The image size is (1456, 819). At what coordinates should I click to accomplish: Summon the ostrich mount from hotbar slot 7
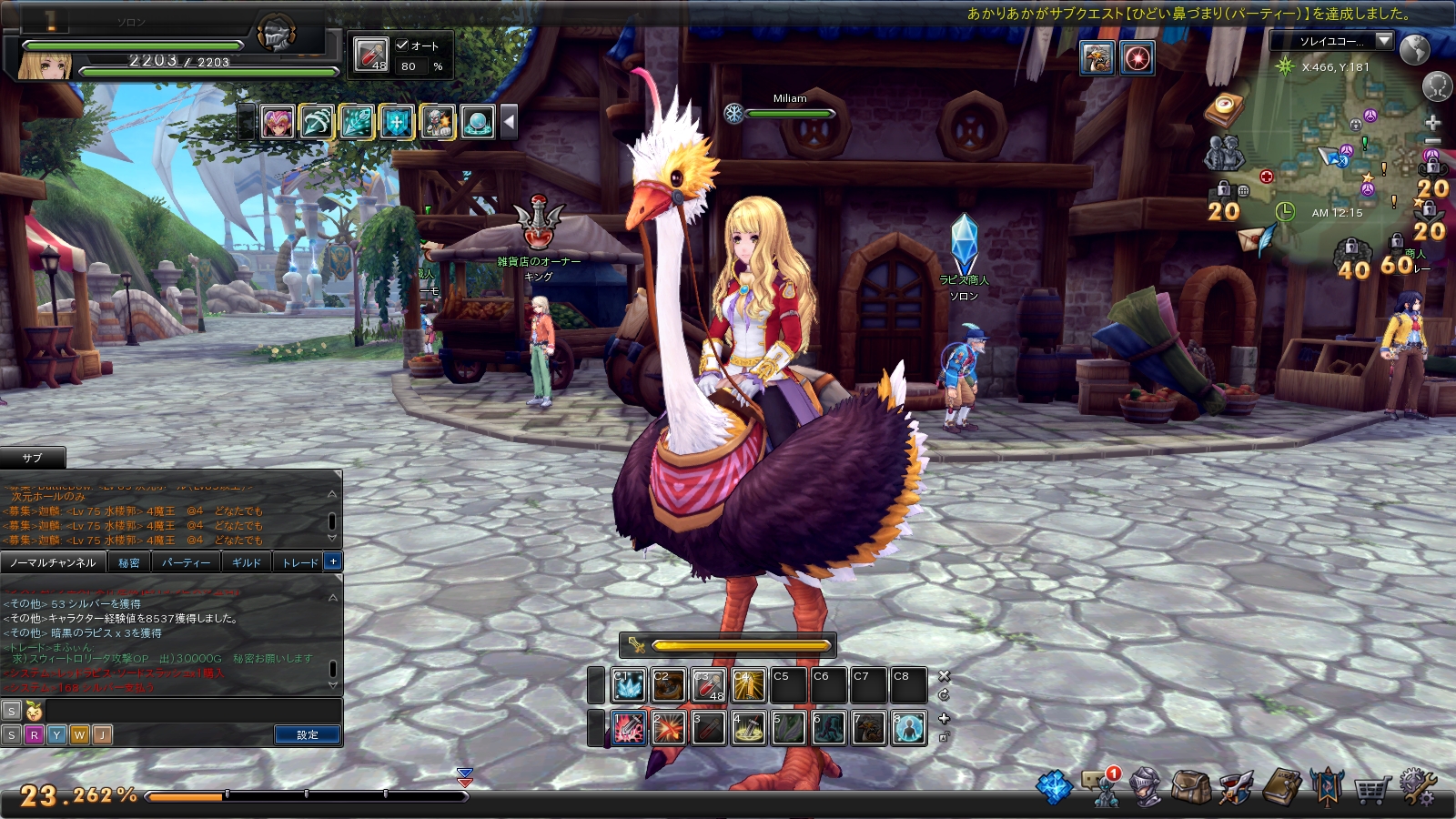869,729
